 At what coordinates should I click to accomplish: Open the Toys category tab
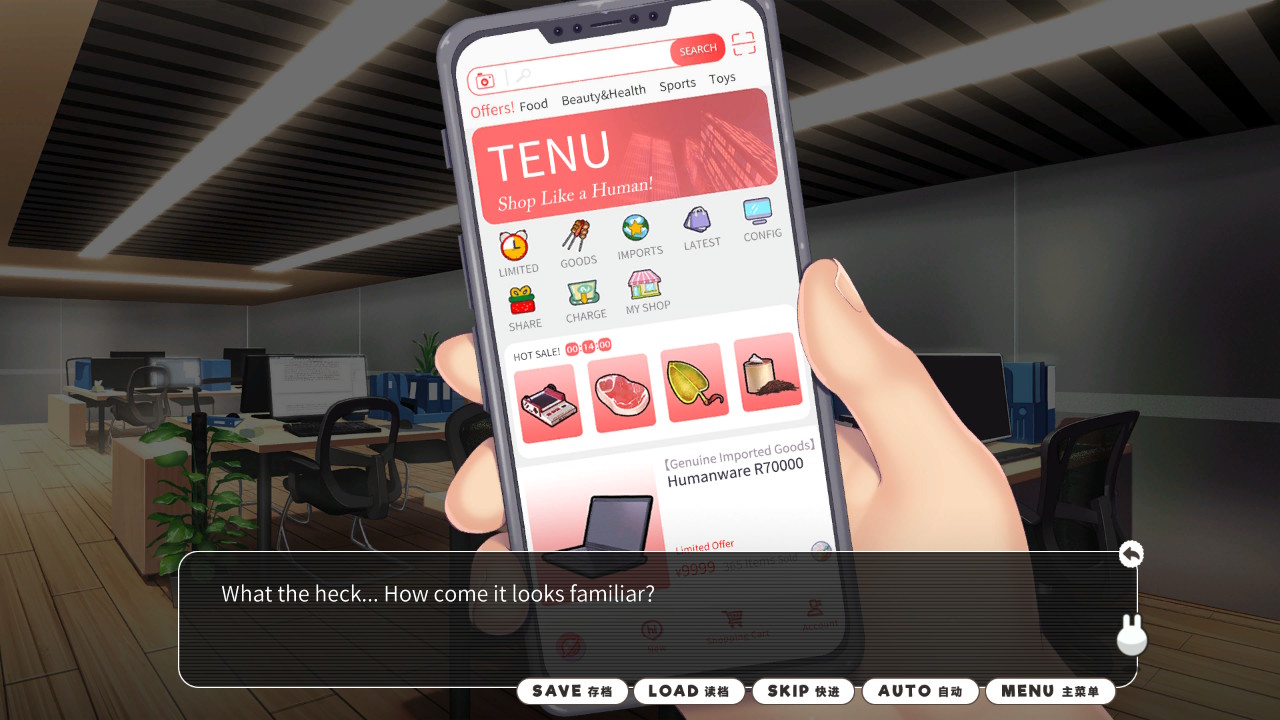click(x=722, y=77)
